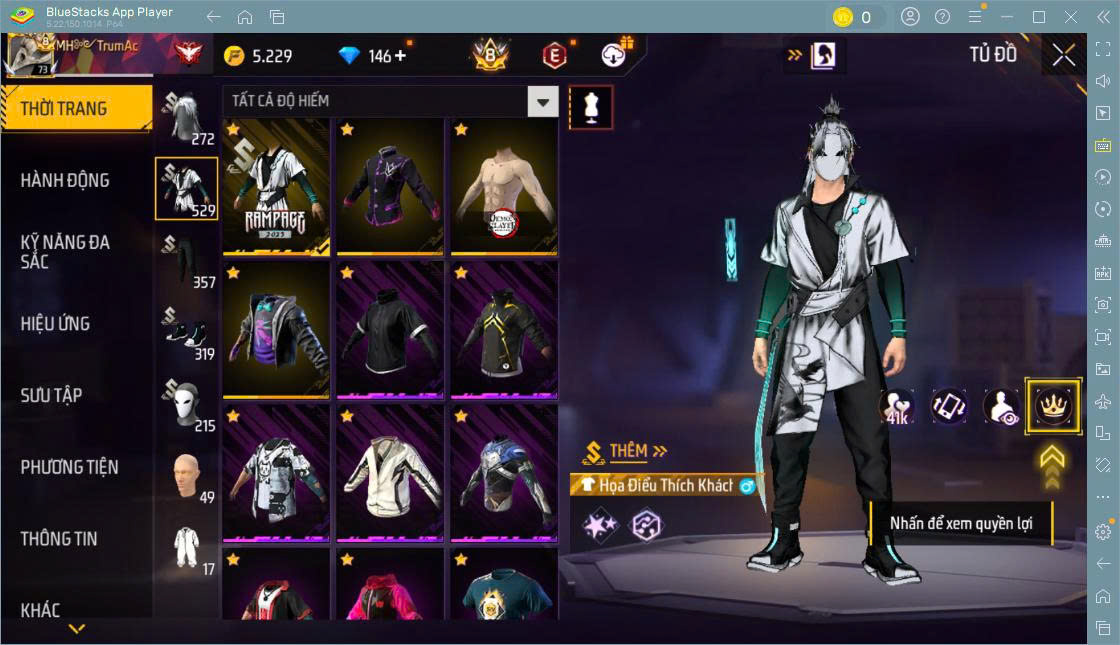The image size is (1120, 645).
Task: Click the golden crown privileges icon
Action: tap(1053, 406)
